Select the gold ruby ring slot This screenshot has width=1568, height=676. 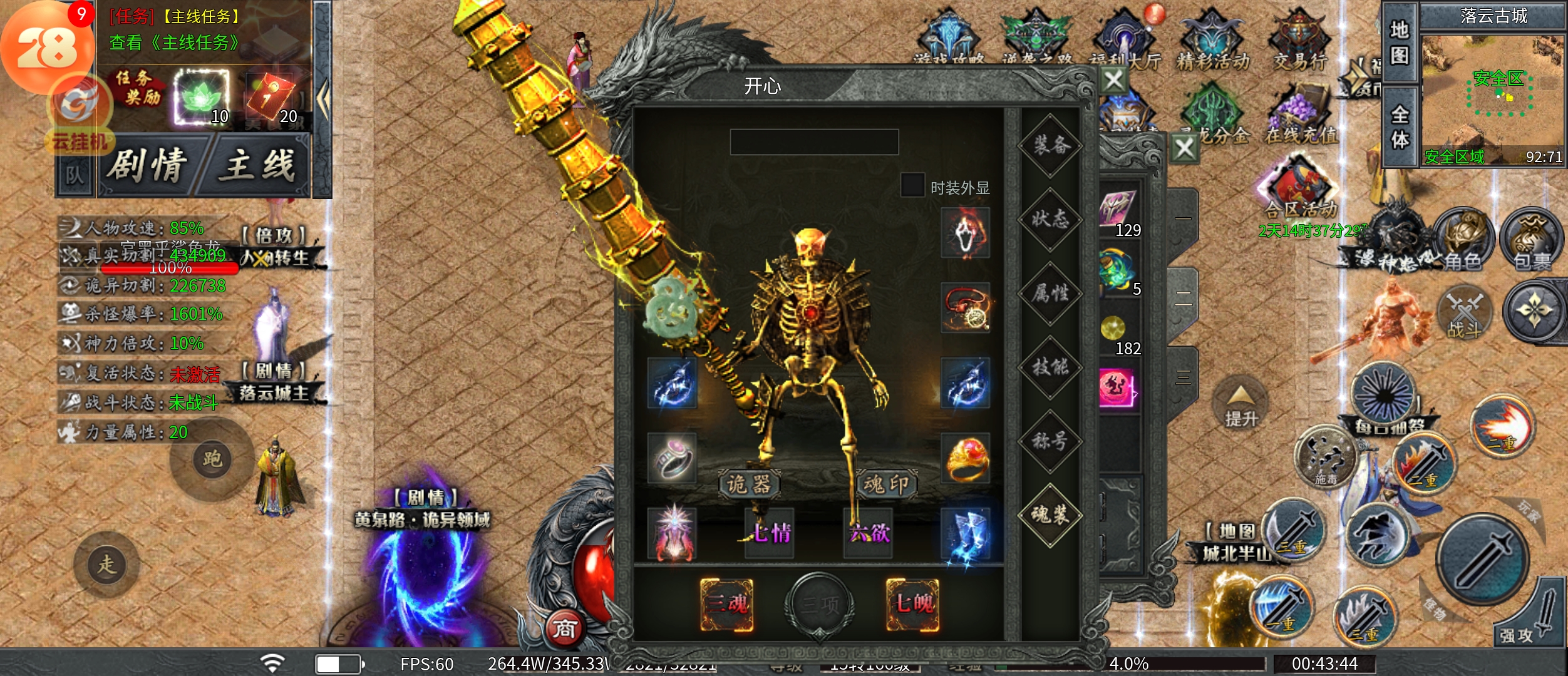tap(966, 458)
